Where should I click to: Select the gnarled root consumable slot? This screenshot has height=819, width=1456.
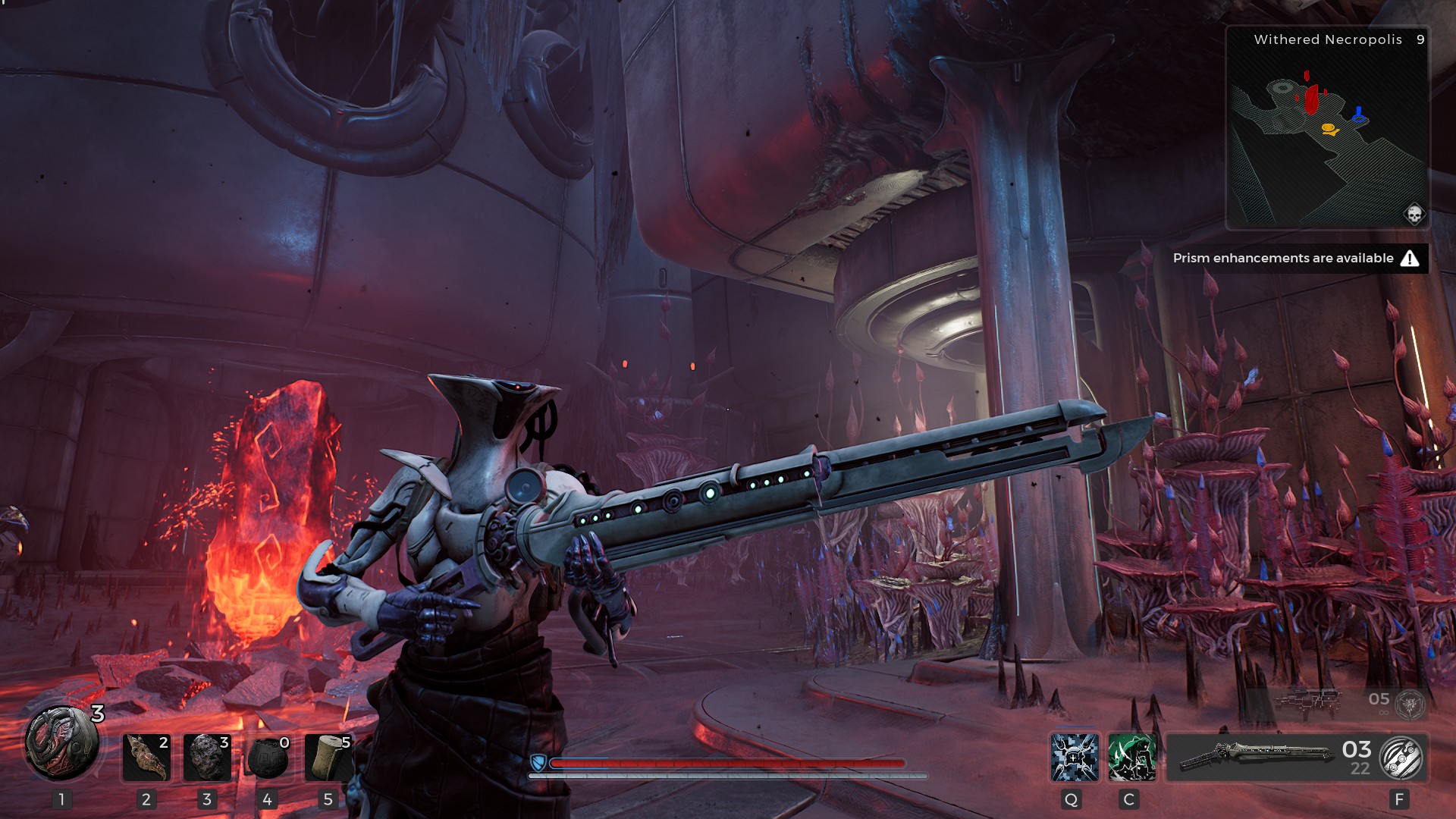[x=146, y=757]
